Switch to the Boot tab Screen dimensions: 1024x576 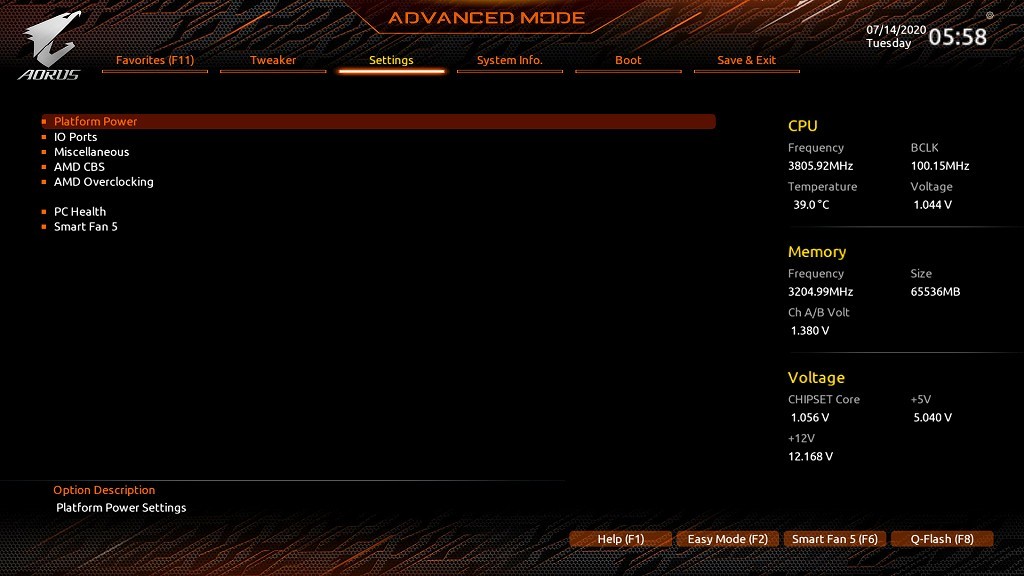coord(628,60)
